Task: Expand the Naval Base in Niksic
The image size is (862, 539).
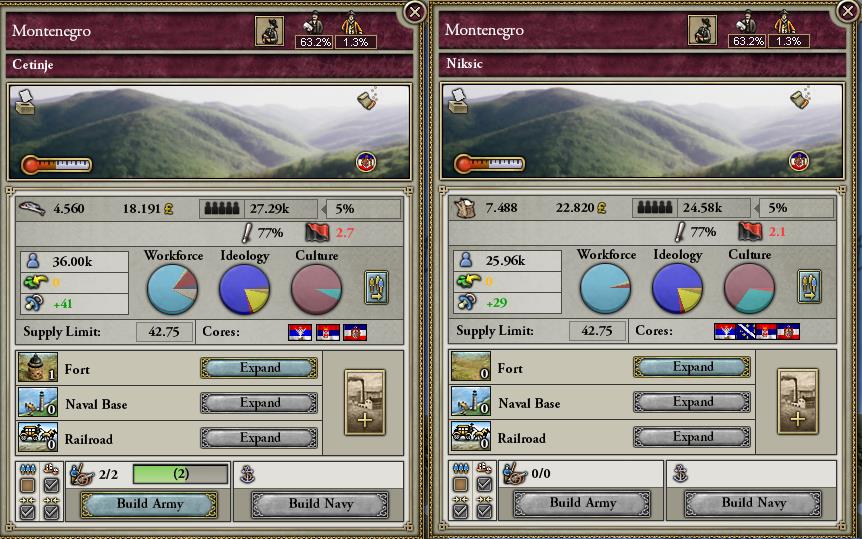Action: pos(693,402)
